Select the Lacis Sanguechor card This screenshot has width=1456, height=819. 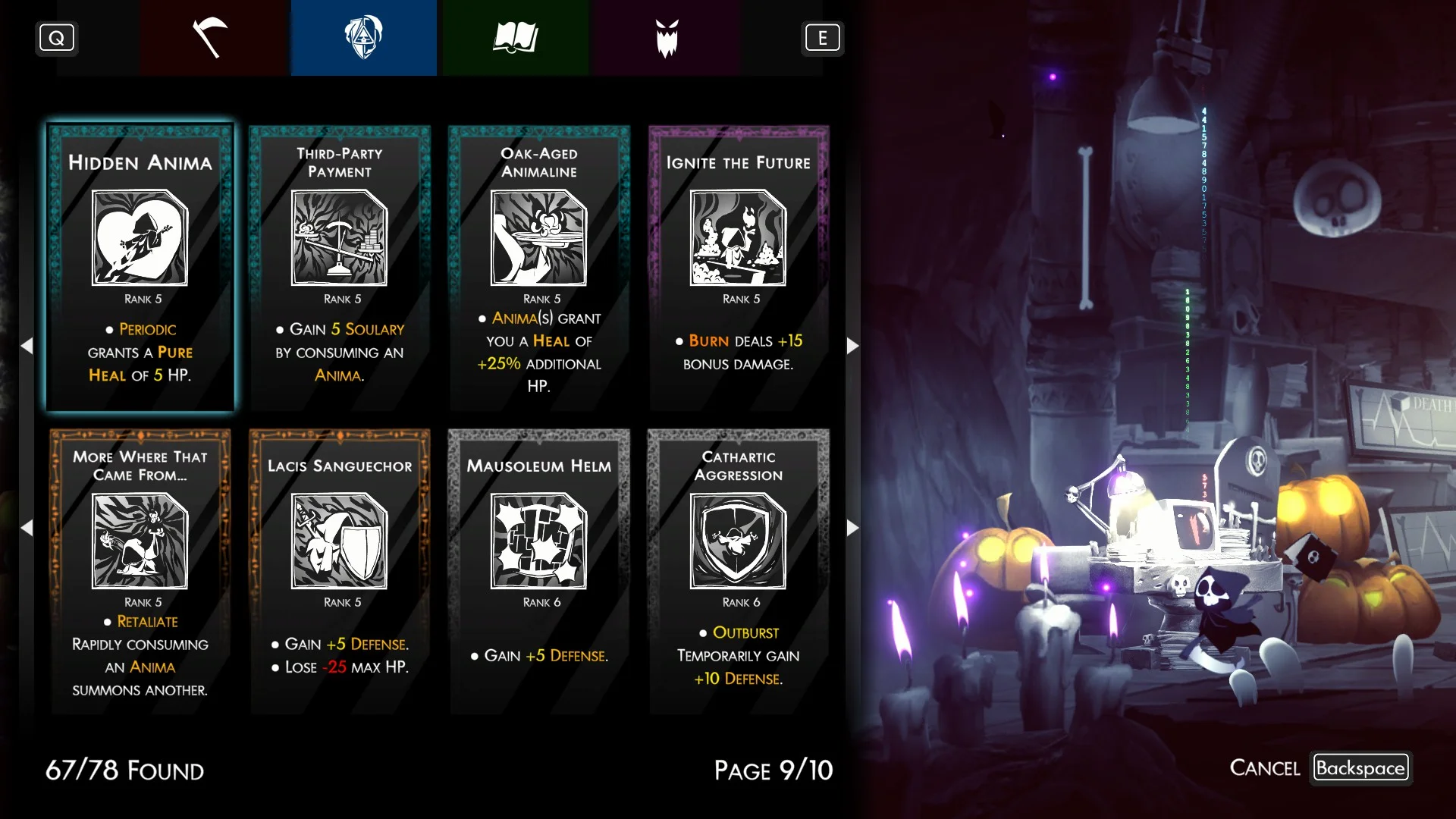(x=340, y=571)
